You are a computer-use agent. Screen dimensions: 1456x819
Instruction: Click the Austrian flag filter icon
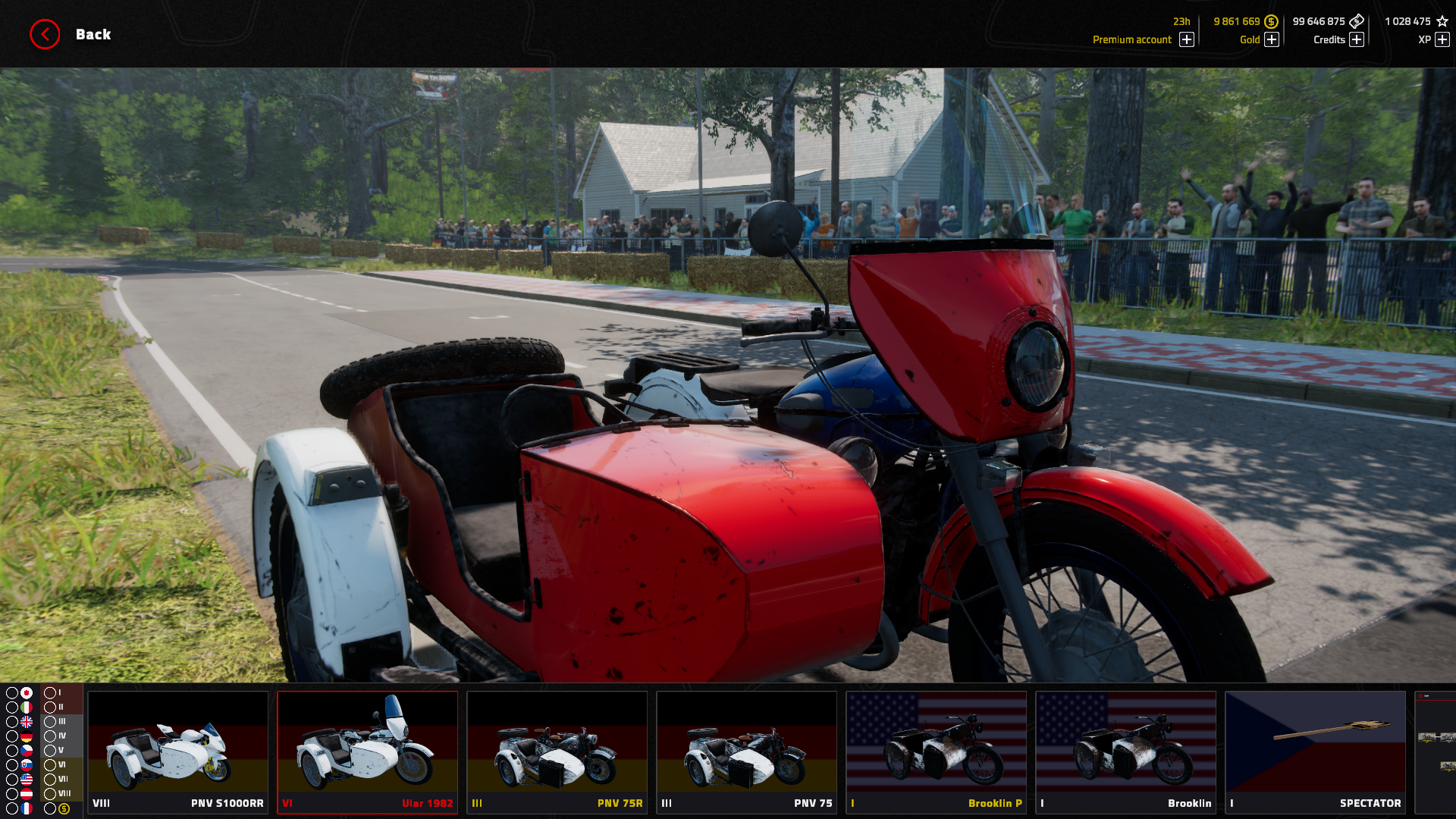coord(27,793)
